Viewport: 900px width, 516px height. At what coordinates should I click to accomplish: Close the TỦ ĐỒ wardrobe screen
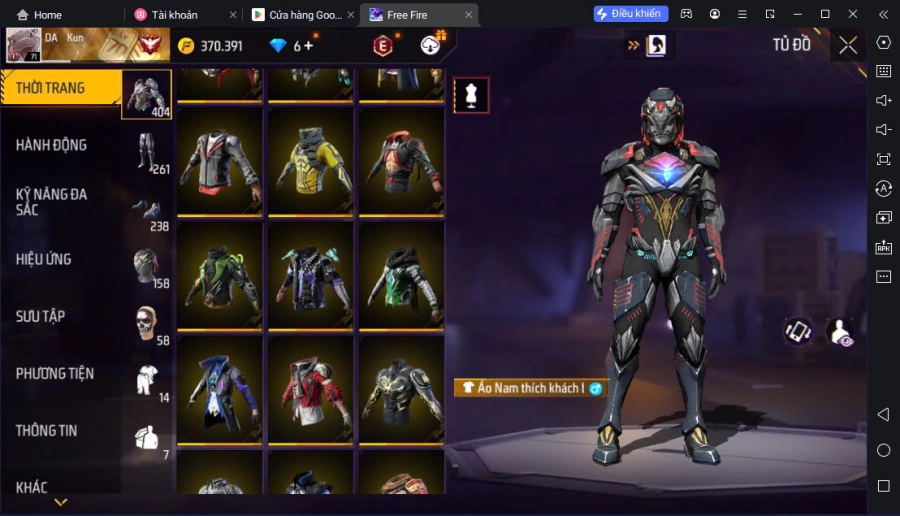tap(848, 45)
